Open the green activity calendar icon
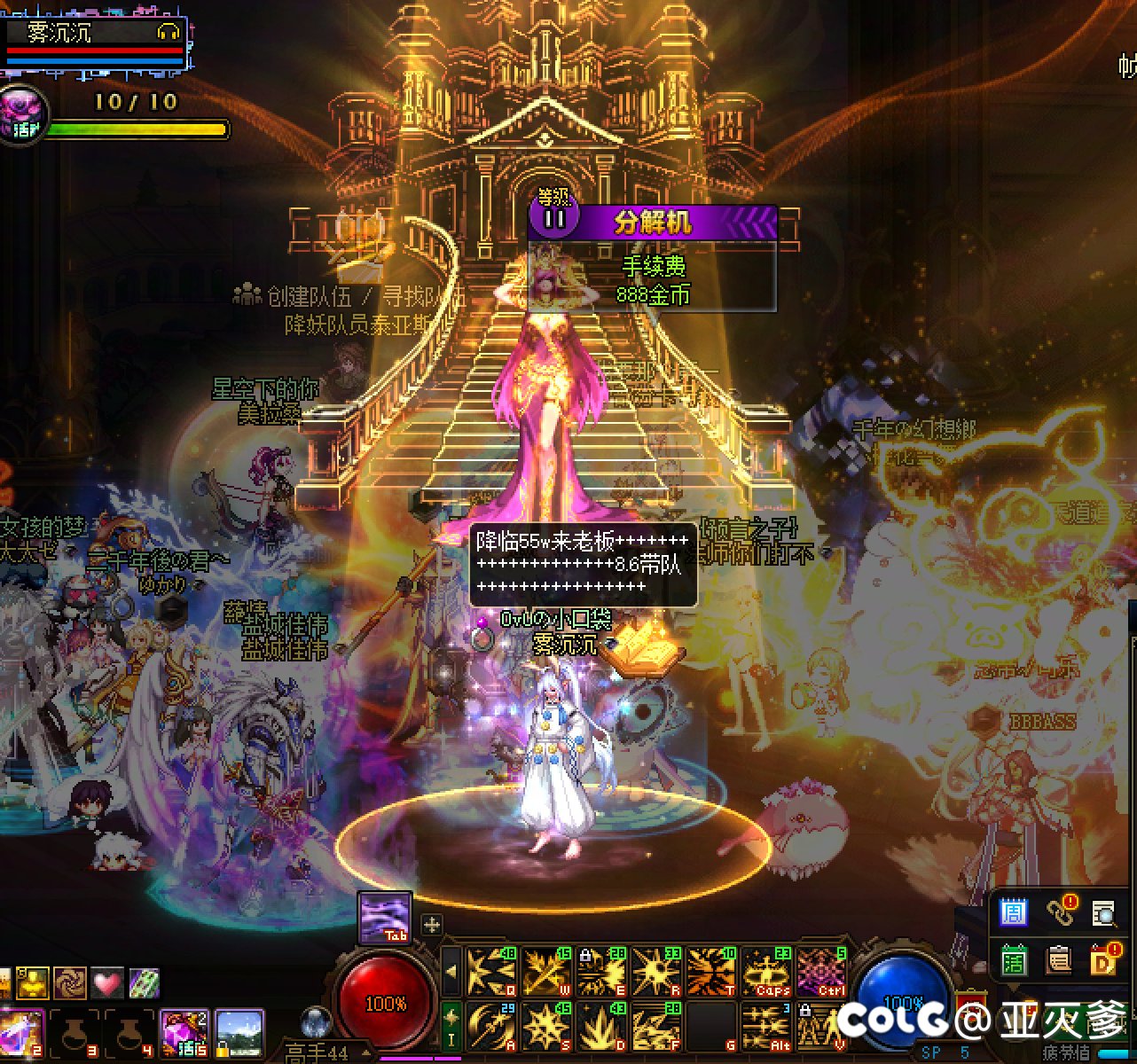 click(1013, 960)
